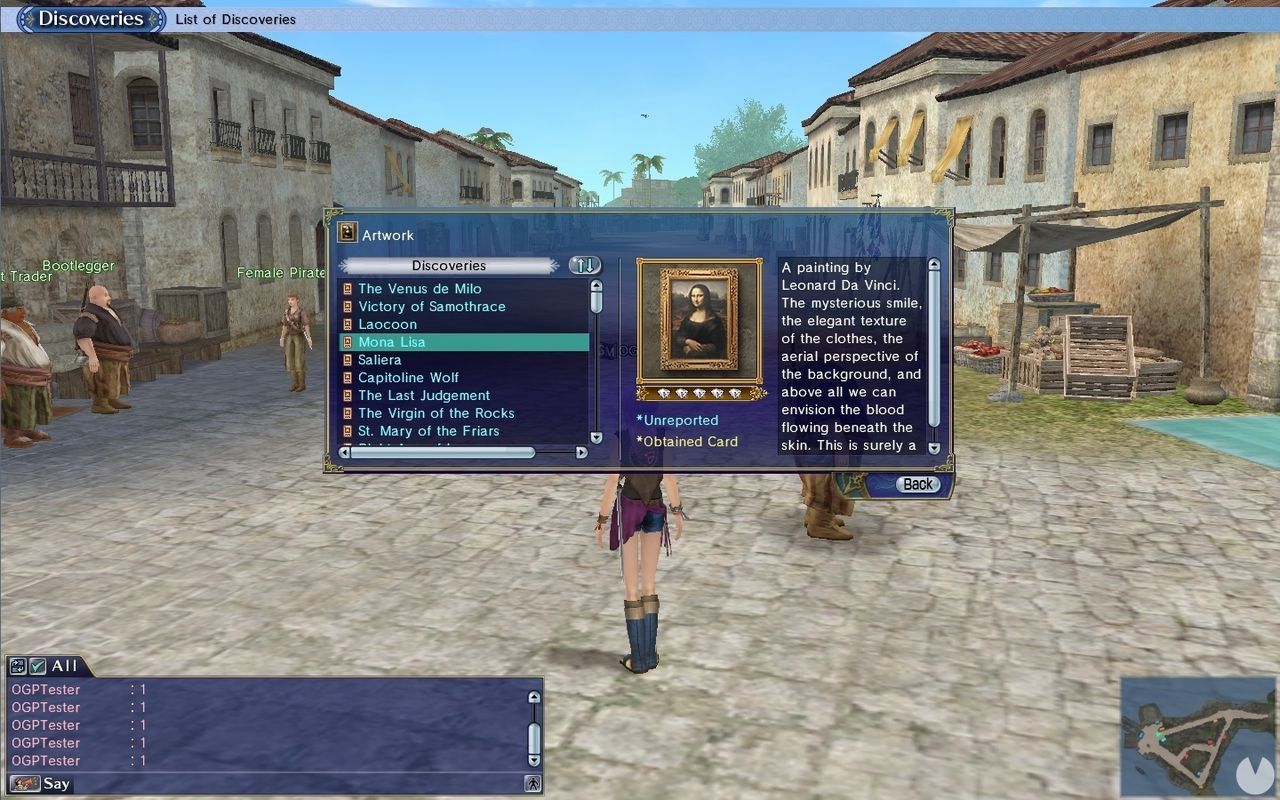
Task: Click the Artwork panel icon
Action: point(347,232)
